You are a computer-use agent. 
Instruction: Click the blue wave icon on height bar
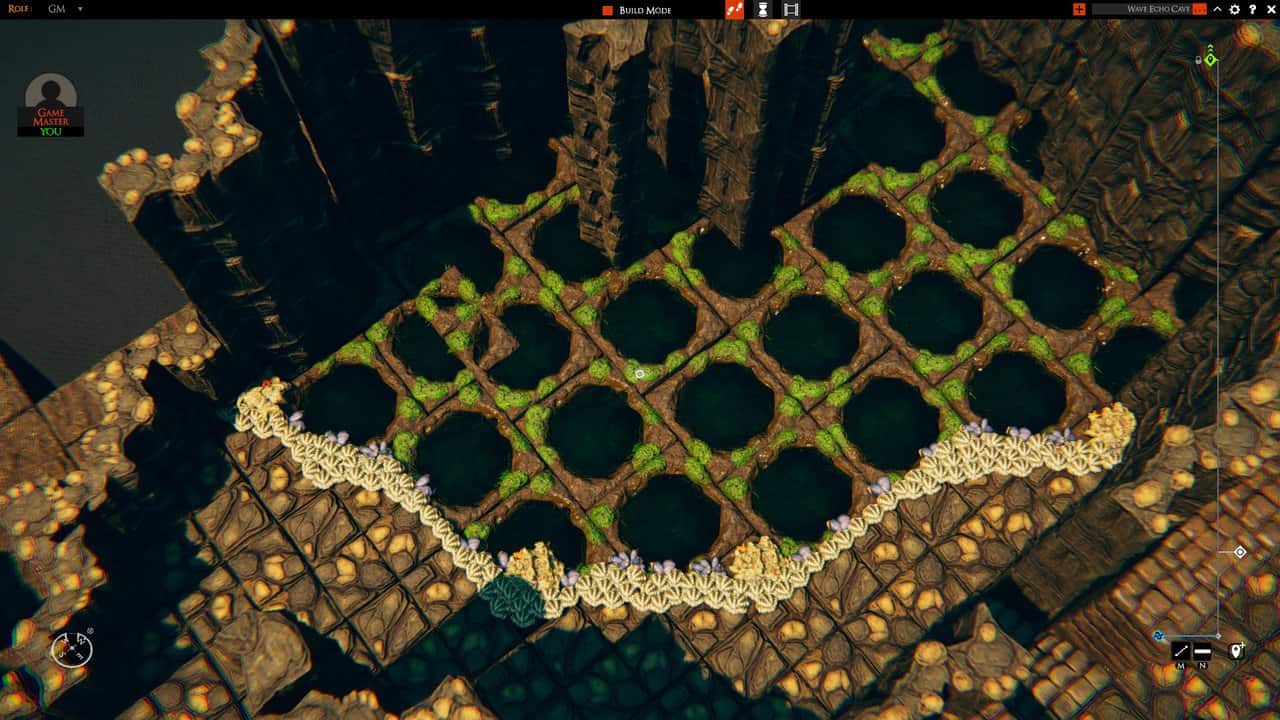1158,635
